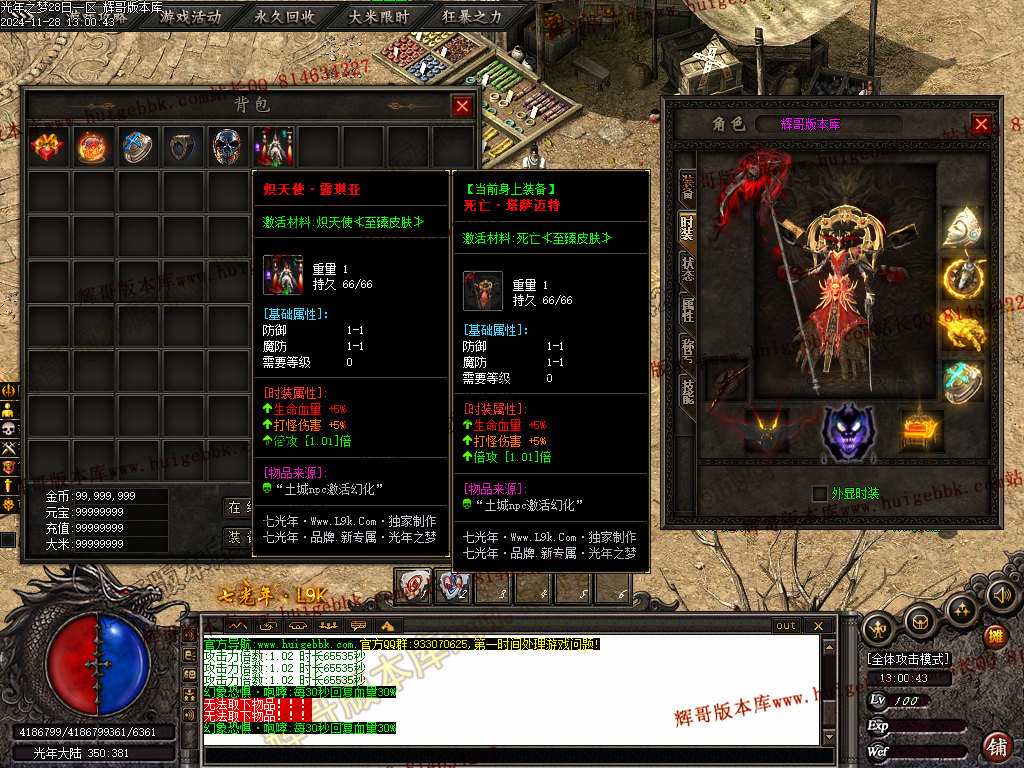
Task: Close the chat panel with its X
Action: pyautogui.click(x=818, y=625)
